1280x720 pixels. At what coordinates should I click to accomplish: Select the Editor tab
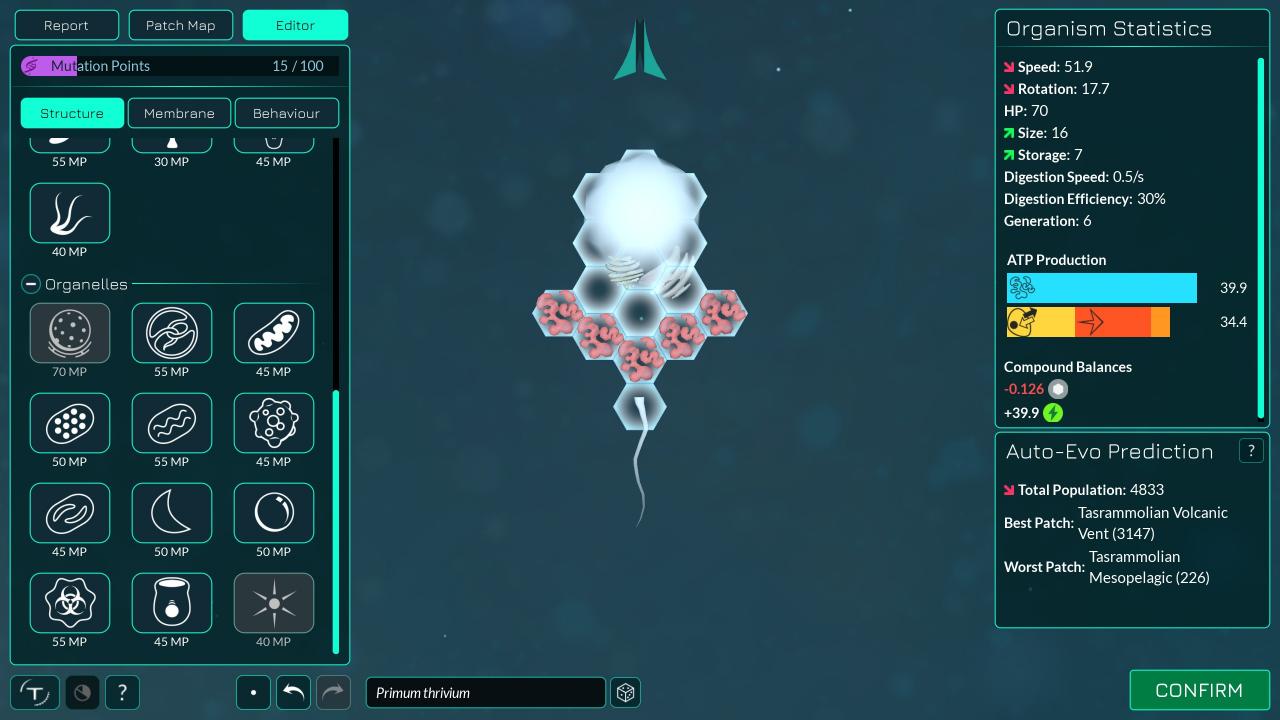pos(295,25)
